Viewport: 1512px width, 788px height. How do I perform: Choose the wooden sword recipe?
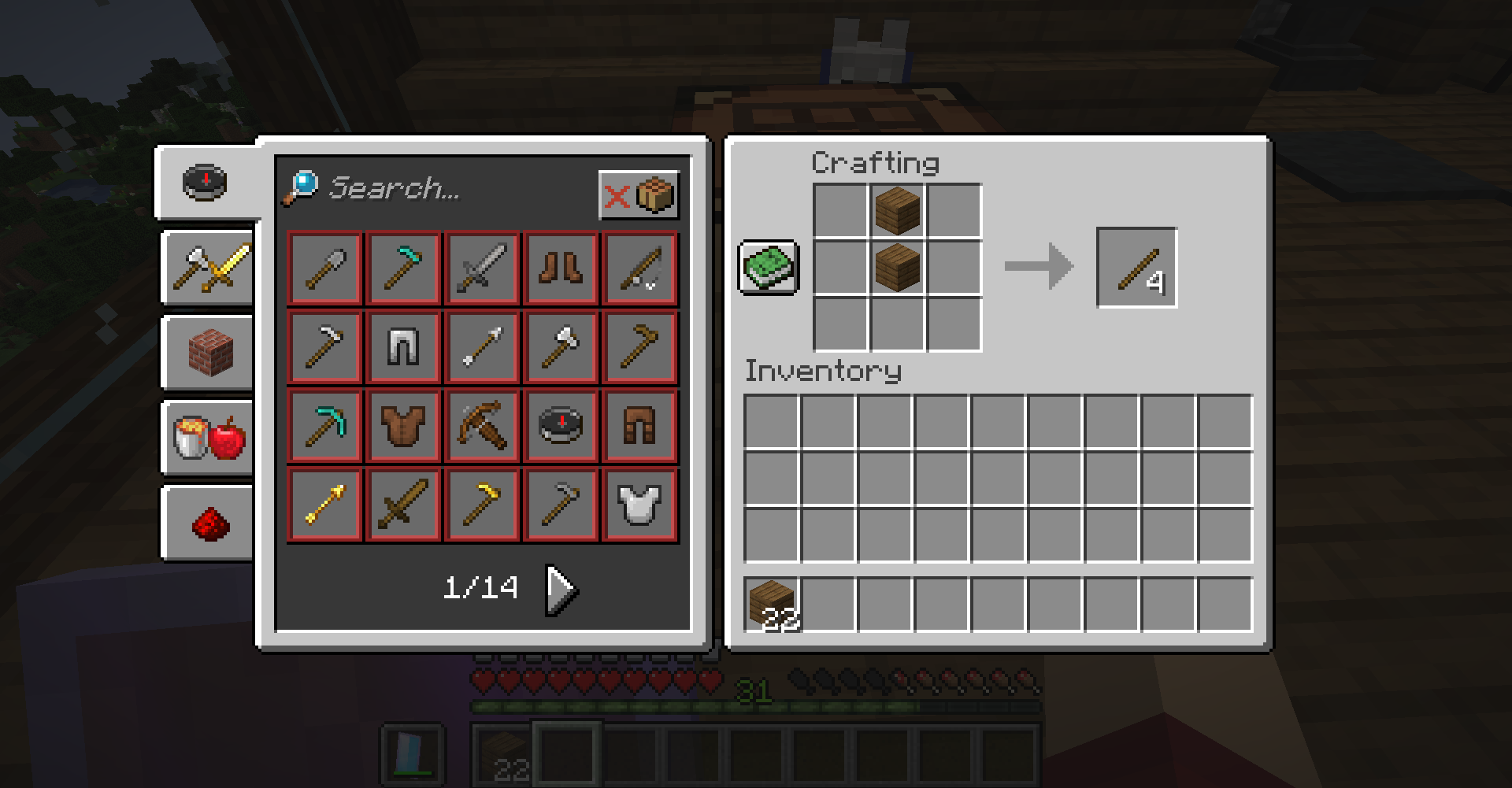pyautogui.click(x=403, y=504)
